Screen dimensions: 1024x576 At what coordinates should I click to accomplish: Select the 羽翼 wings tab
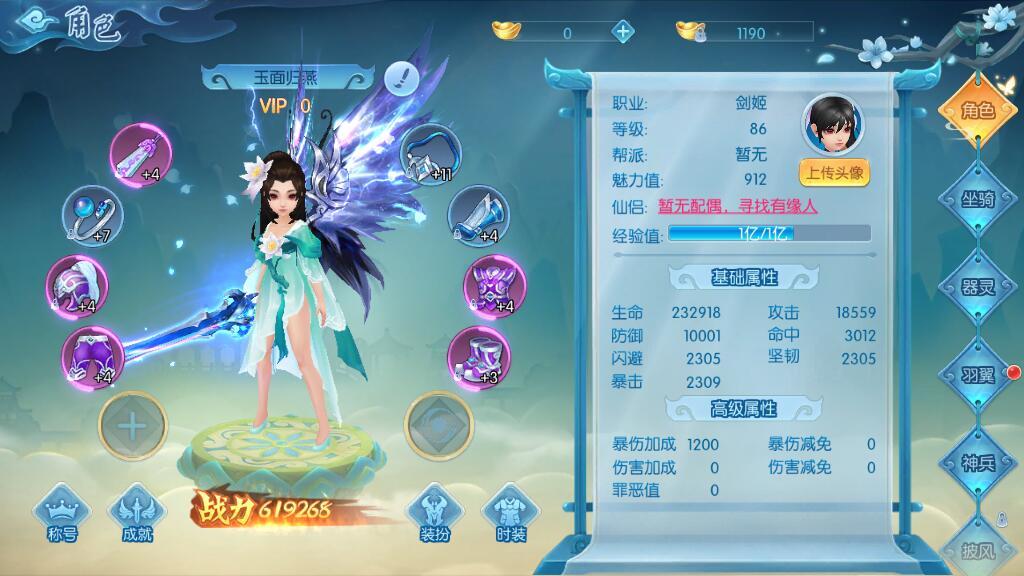pos(978,375)
